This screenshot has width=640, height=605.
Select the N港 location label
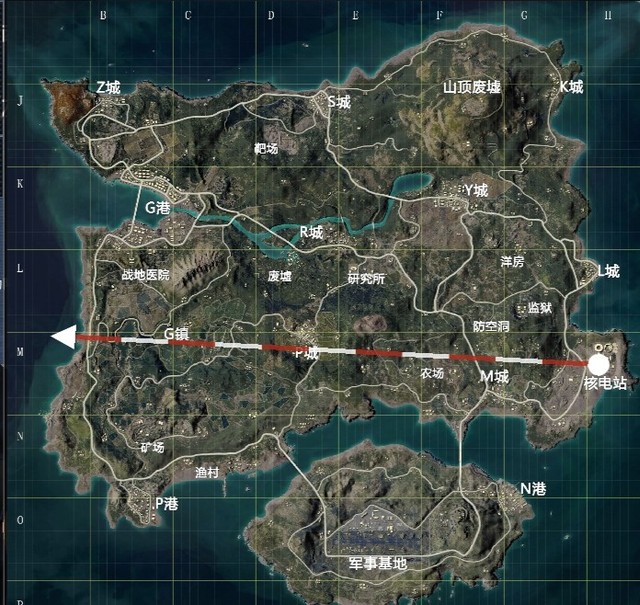click(533, 489)
